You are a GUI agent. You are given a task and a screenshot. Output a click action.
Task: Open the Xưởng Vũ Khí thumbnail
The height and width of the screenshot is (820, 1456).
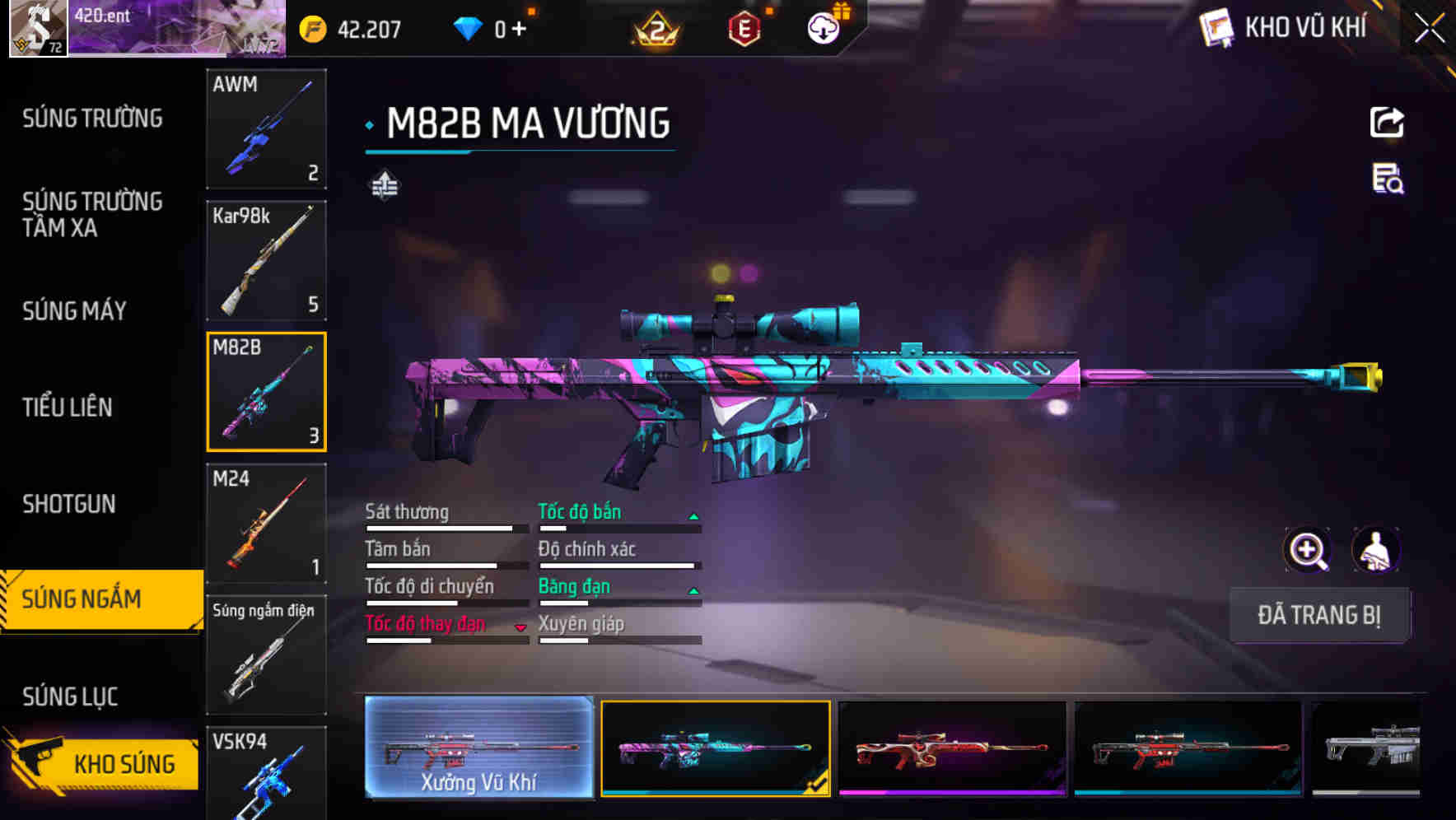pyautogui.click(x=478, y=748)
